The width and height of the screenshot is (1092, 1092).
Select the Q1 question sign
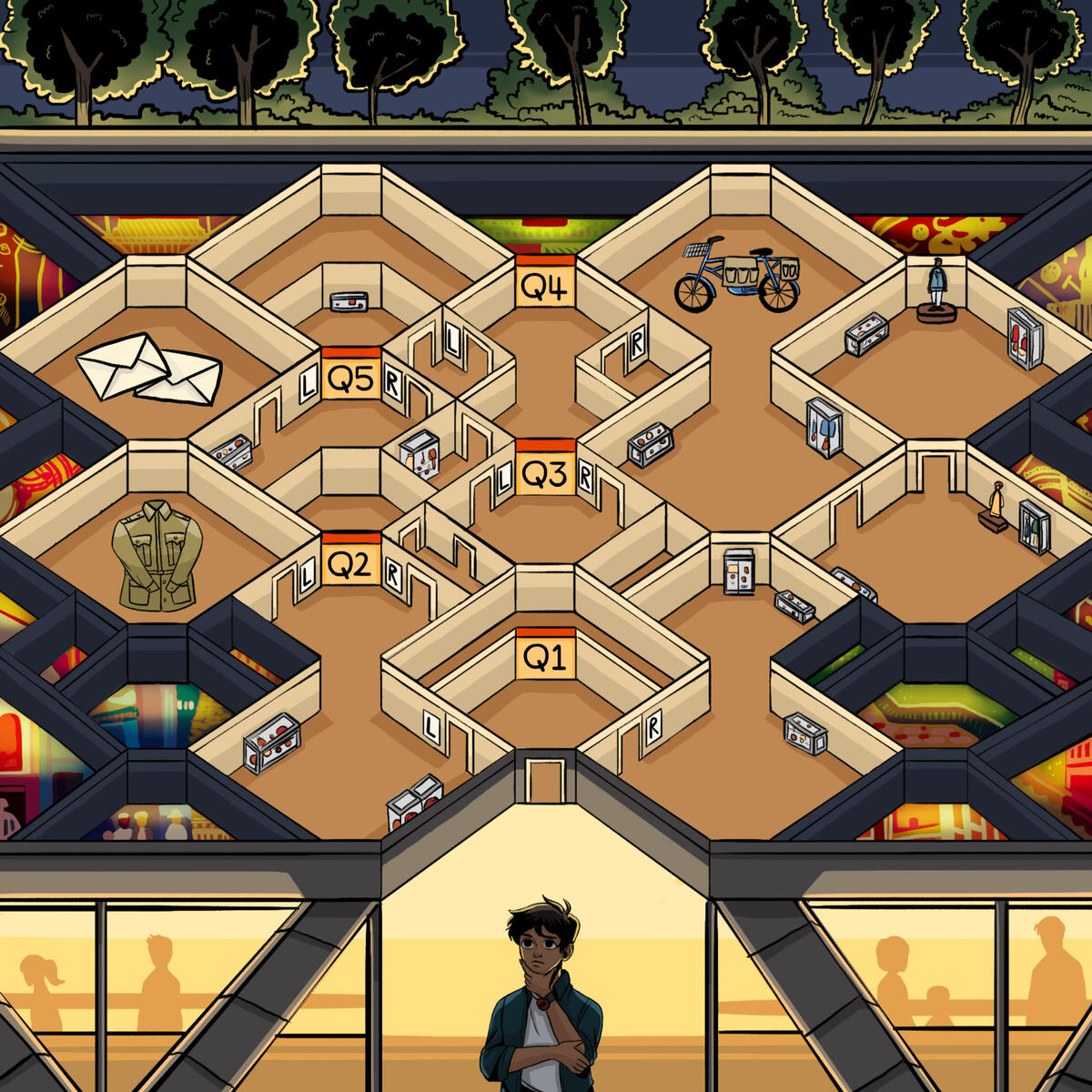[x=545, y=656]
